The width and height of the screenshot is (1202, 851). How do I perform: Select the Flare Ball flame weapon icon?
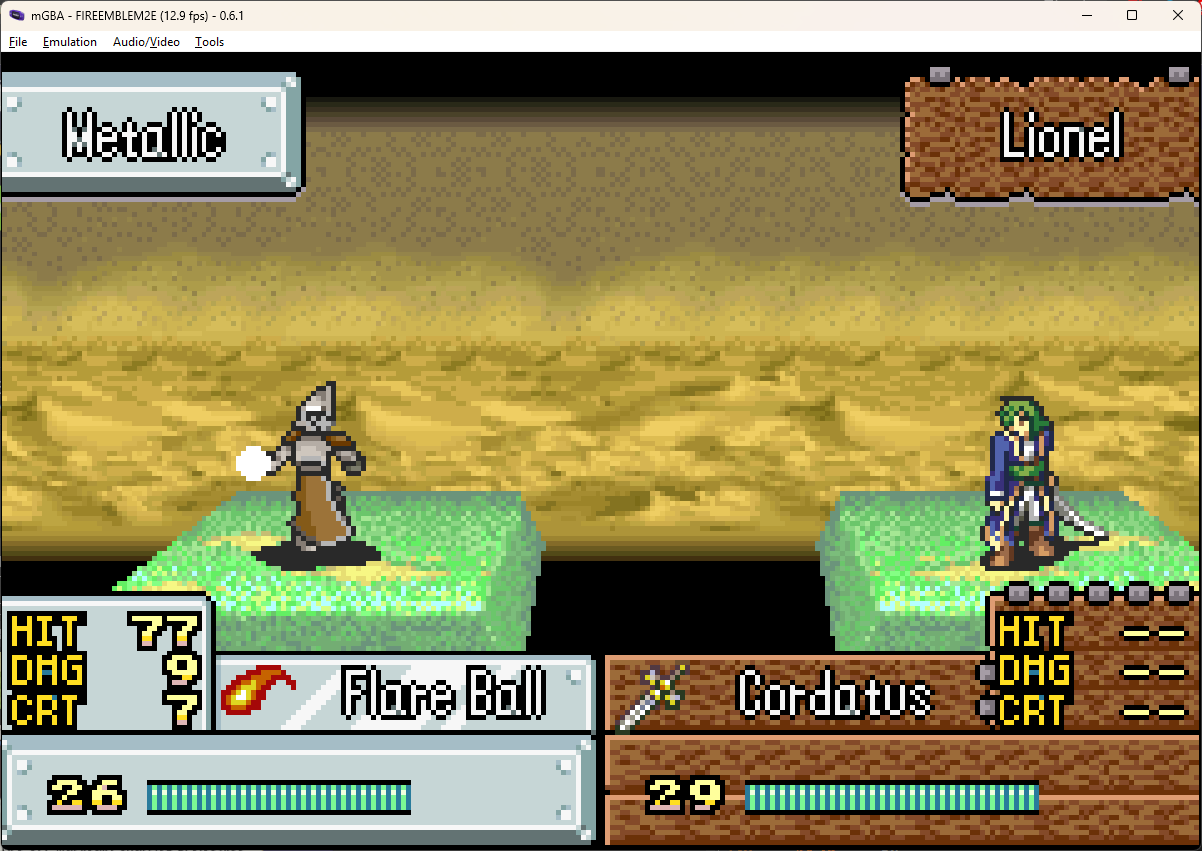[x=258, y=690]
